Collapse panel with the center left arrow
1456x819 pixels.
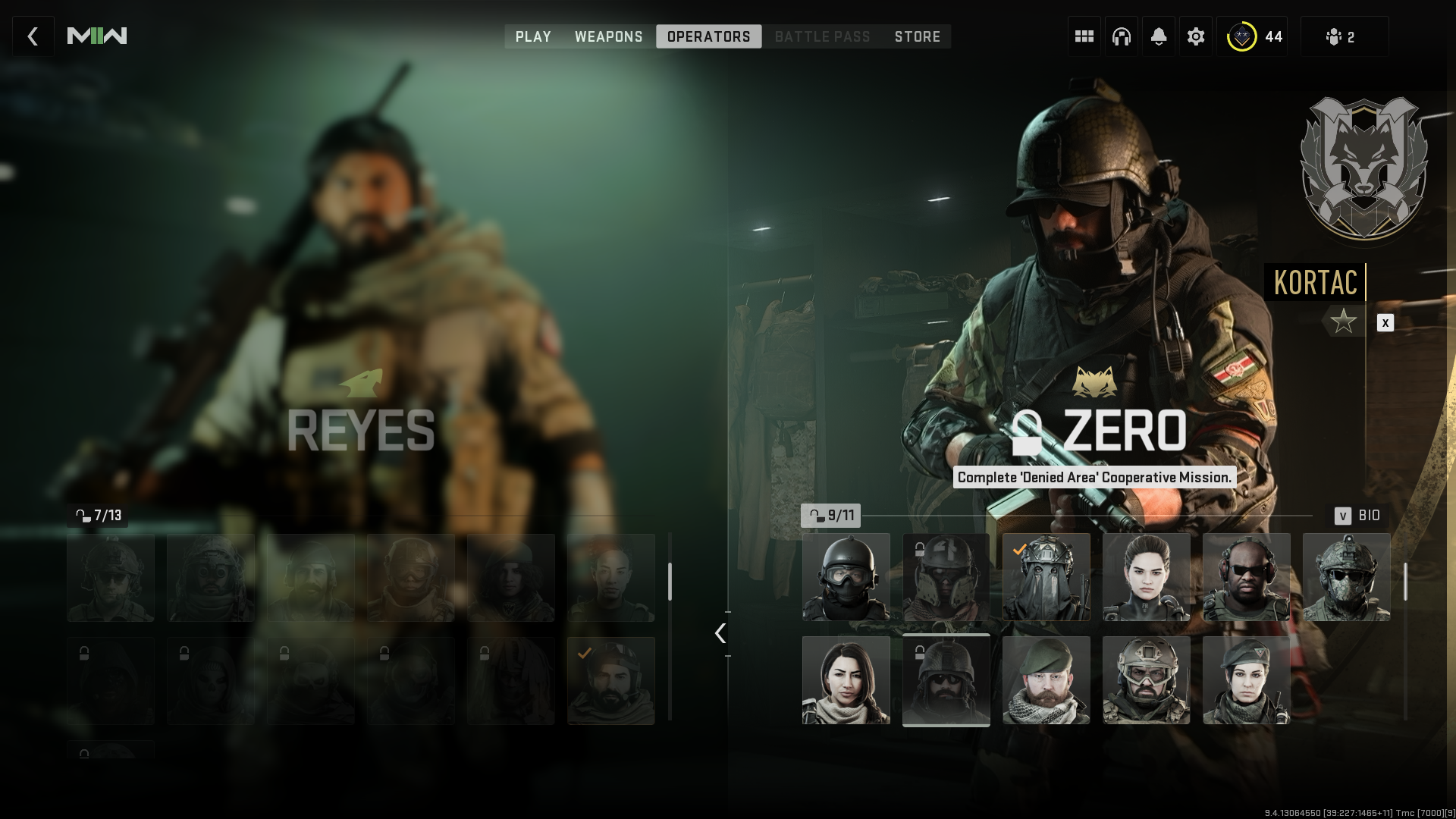(720, 633)
